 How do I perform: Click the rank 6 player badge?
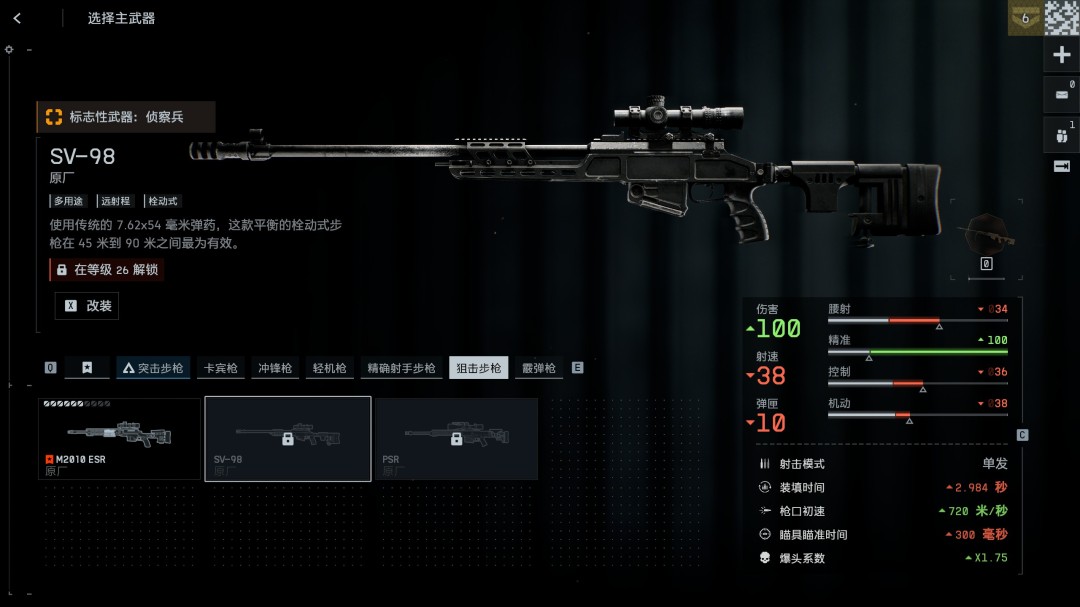(1024, 18)
